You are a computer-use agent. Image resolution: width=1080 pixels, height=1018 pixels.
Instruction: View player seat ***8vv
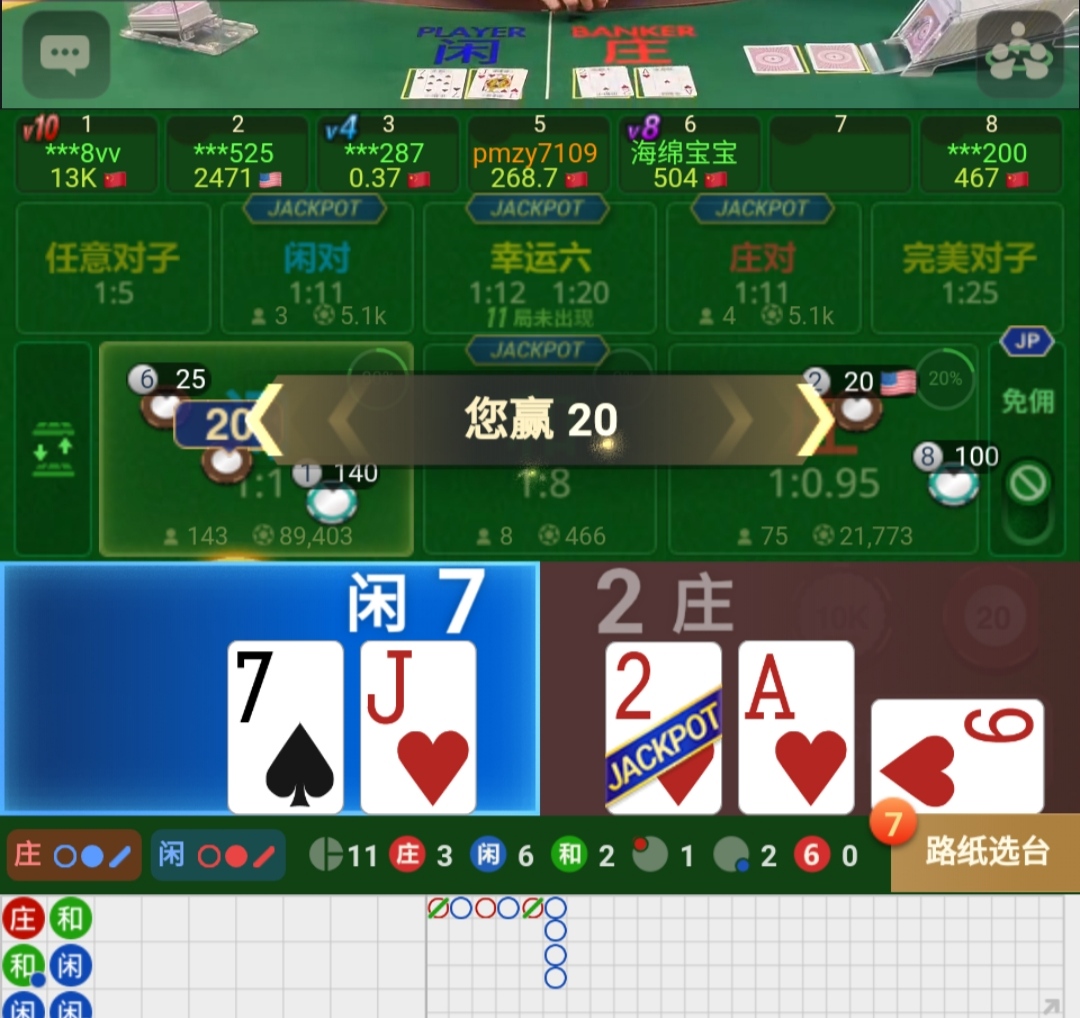coord(86,154)
